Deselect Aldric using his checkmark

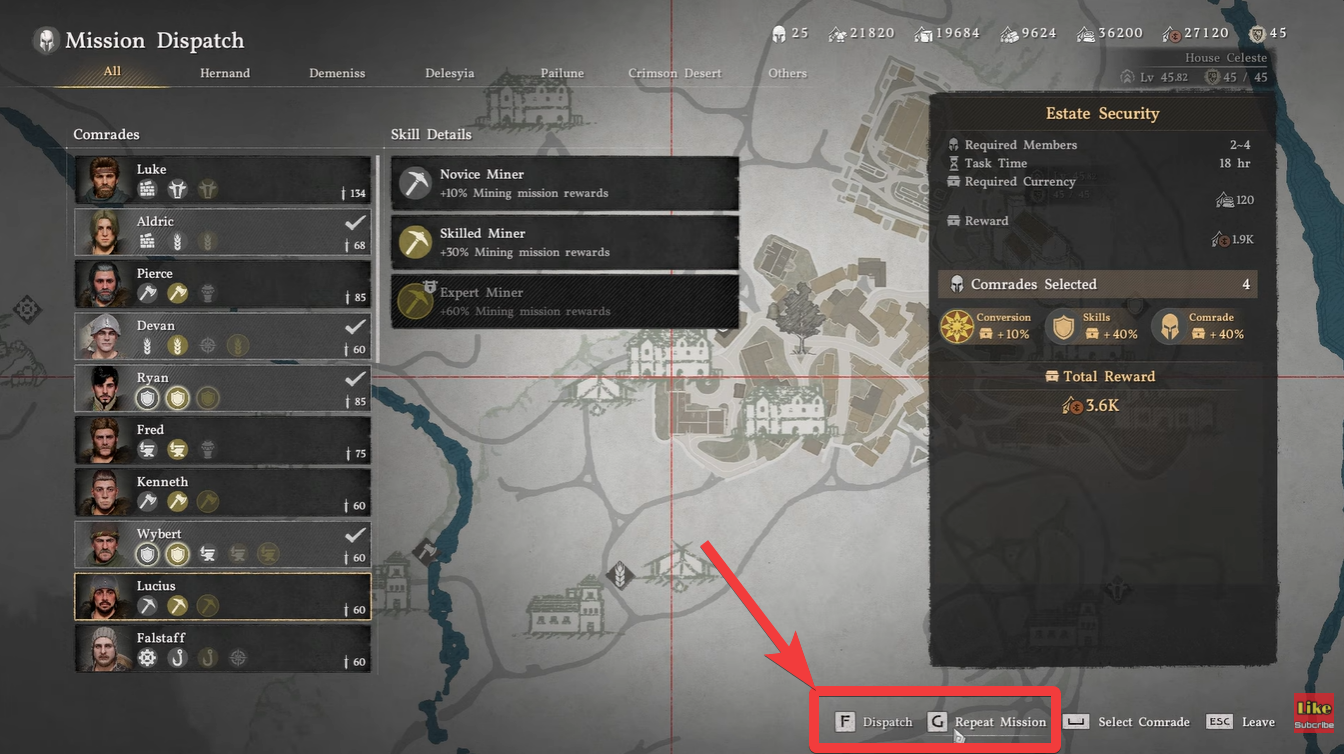356,224
